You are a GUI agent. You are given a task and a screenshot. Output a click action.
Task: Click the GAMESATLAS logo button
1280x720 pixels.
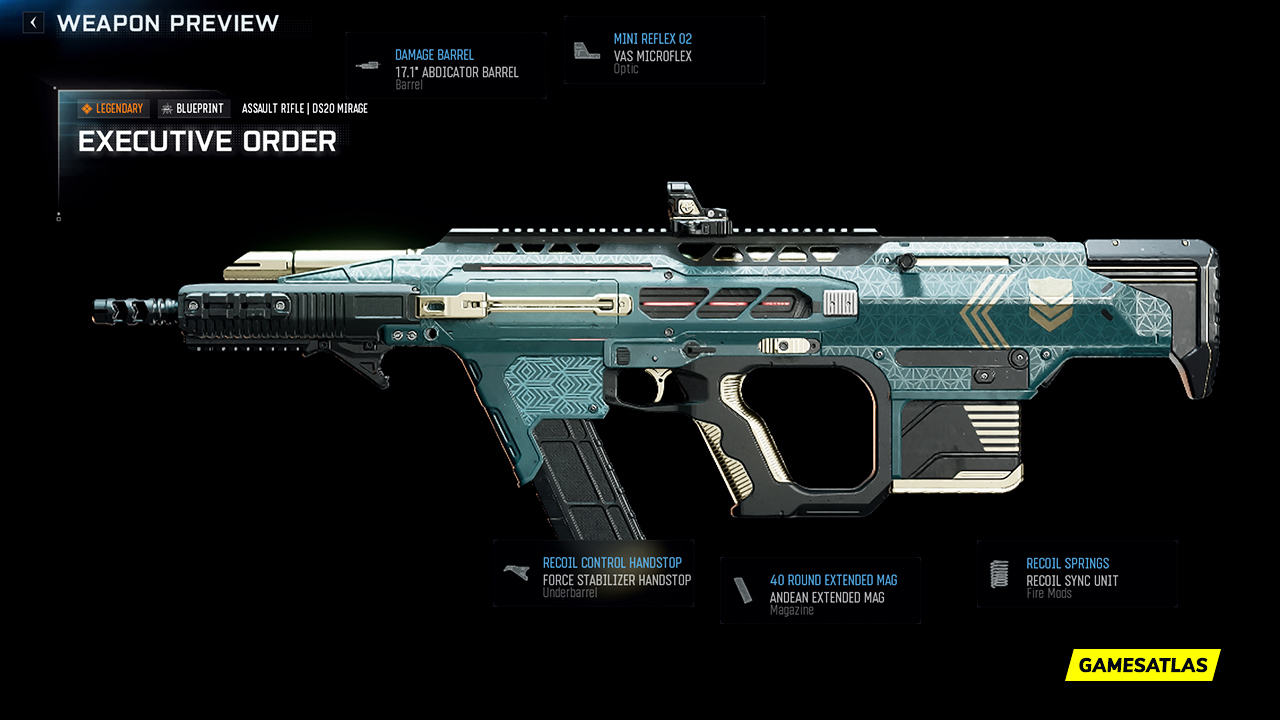(1141, 665)
